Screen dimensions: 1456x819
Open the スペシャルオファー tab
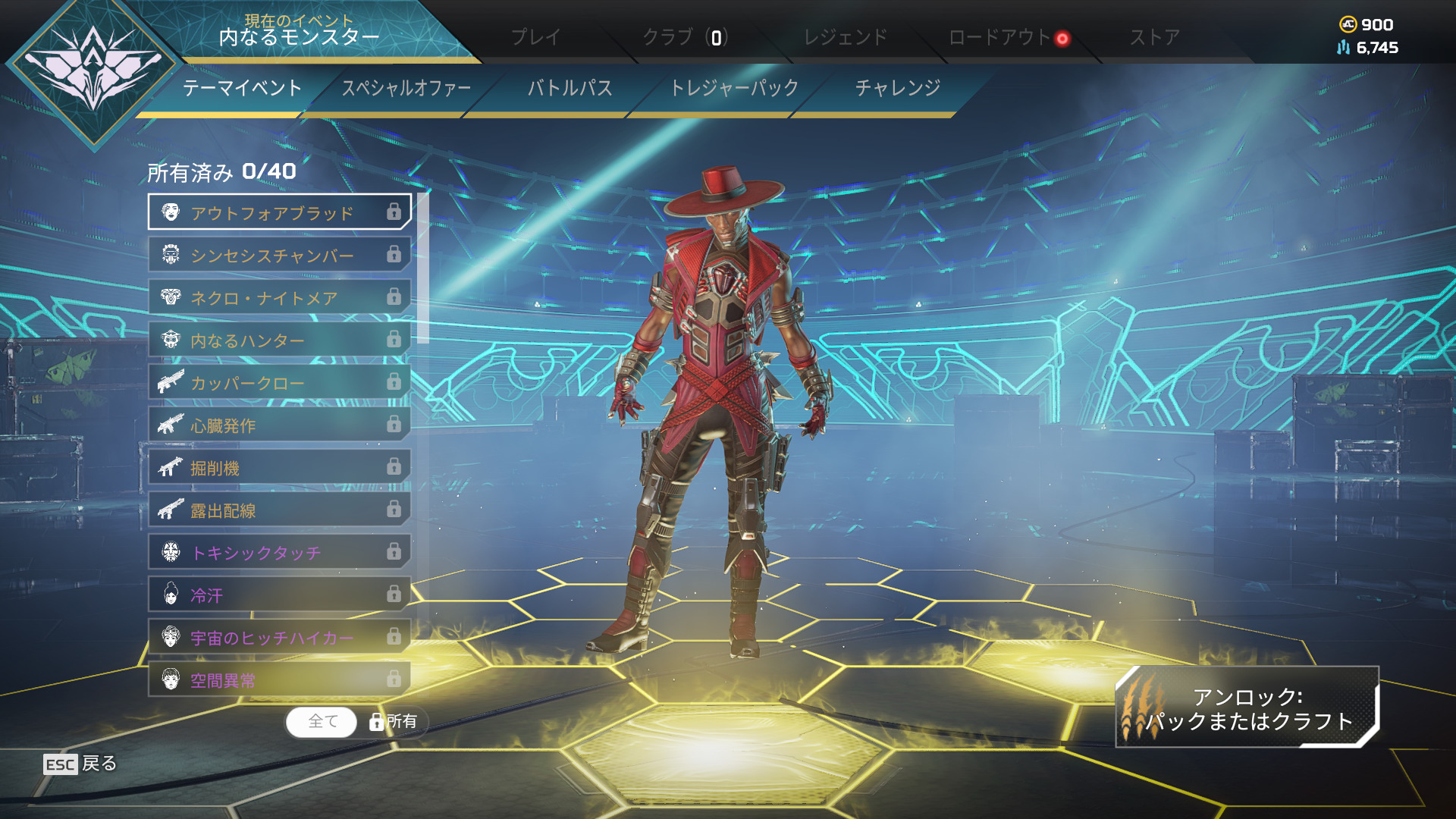click(x=406, y=88)
